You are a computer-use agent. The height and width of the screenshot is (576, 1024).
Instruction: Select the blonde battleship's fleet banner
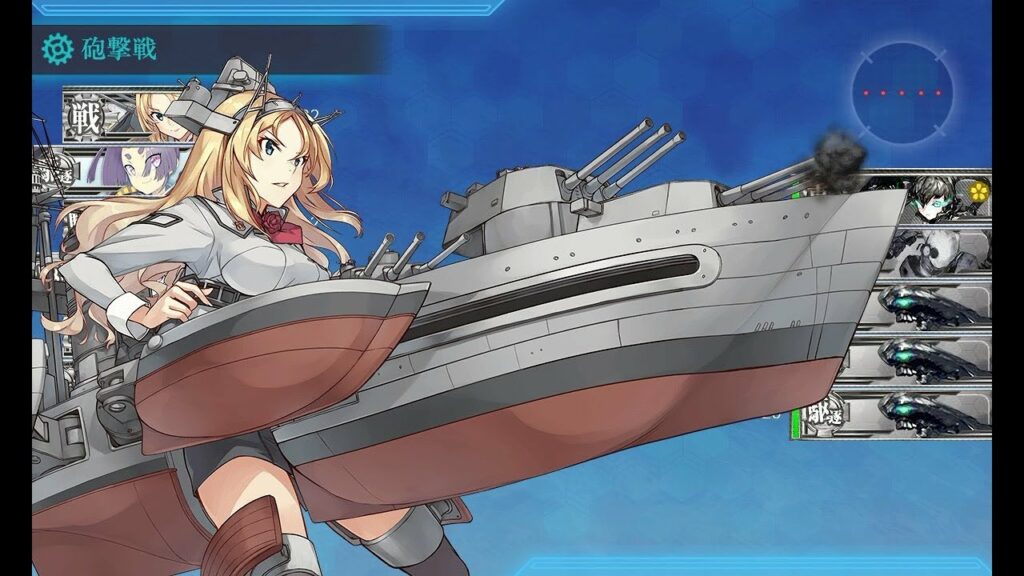point(118,118)
